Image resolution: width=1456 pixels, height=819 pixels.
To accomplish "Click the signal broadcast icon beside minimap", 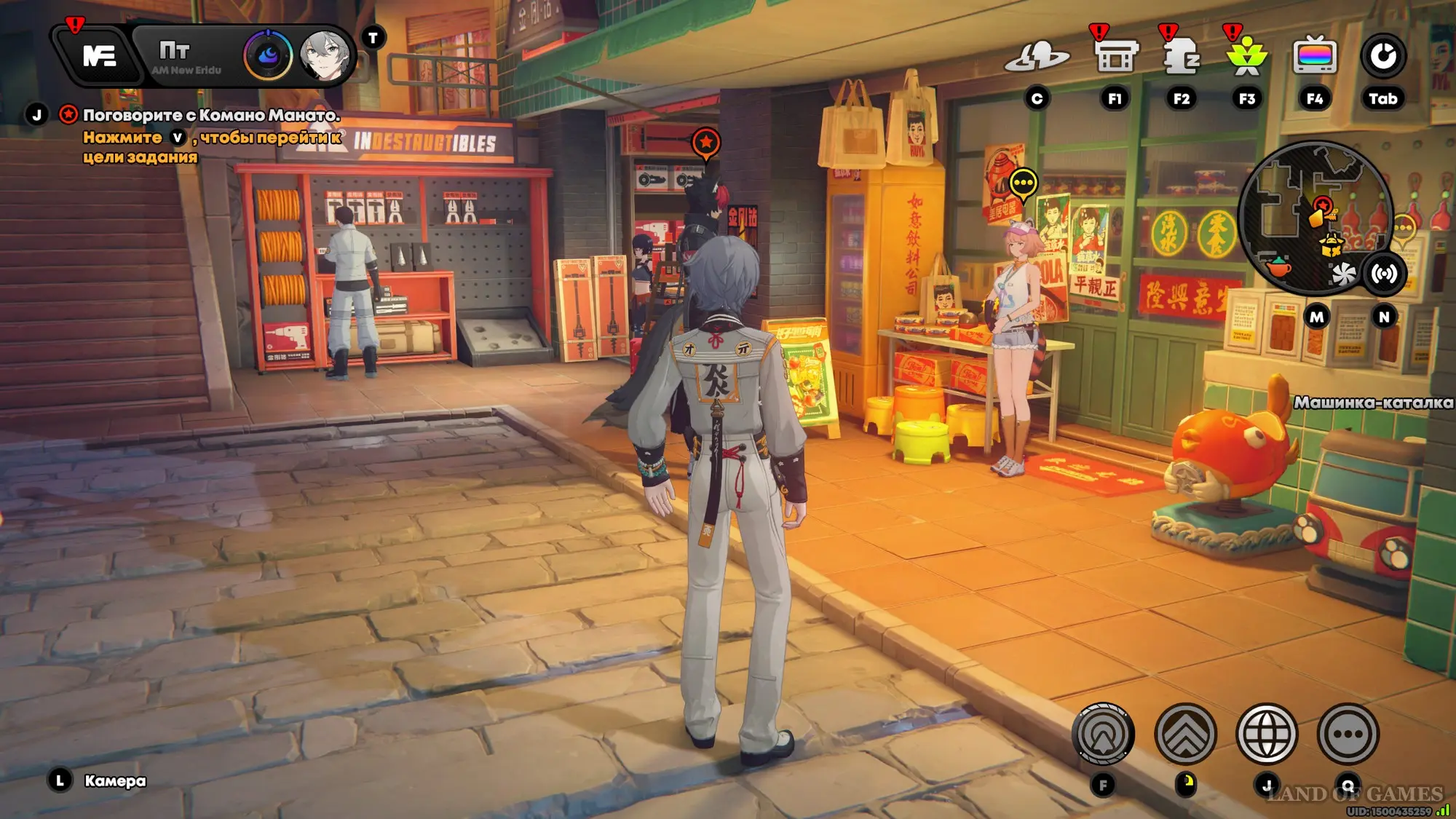I will click(x=1384, y=274).
